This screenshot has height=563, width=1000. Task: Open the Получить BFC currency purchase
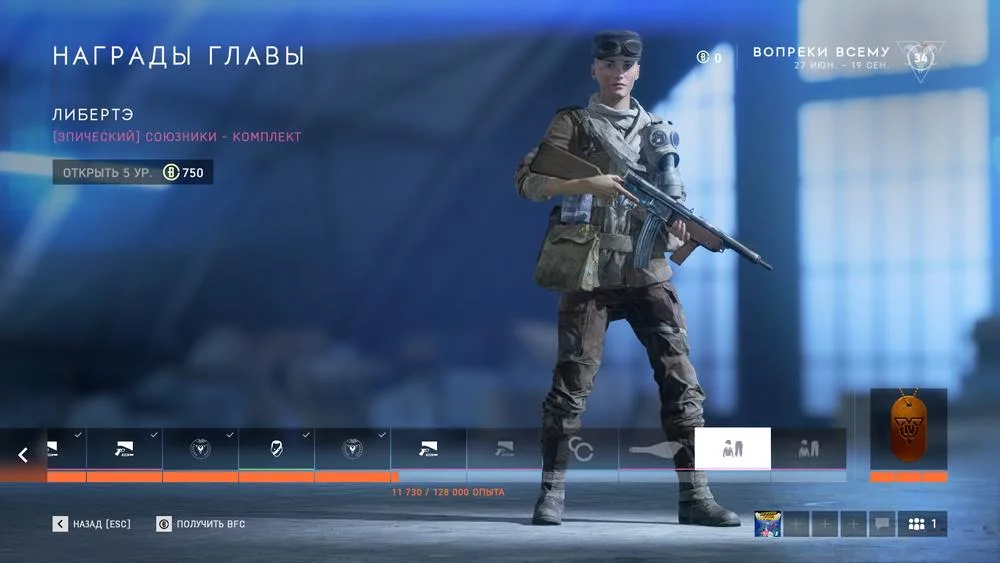tap(201, 524)
